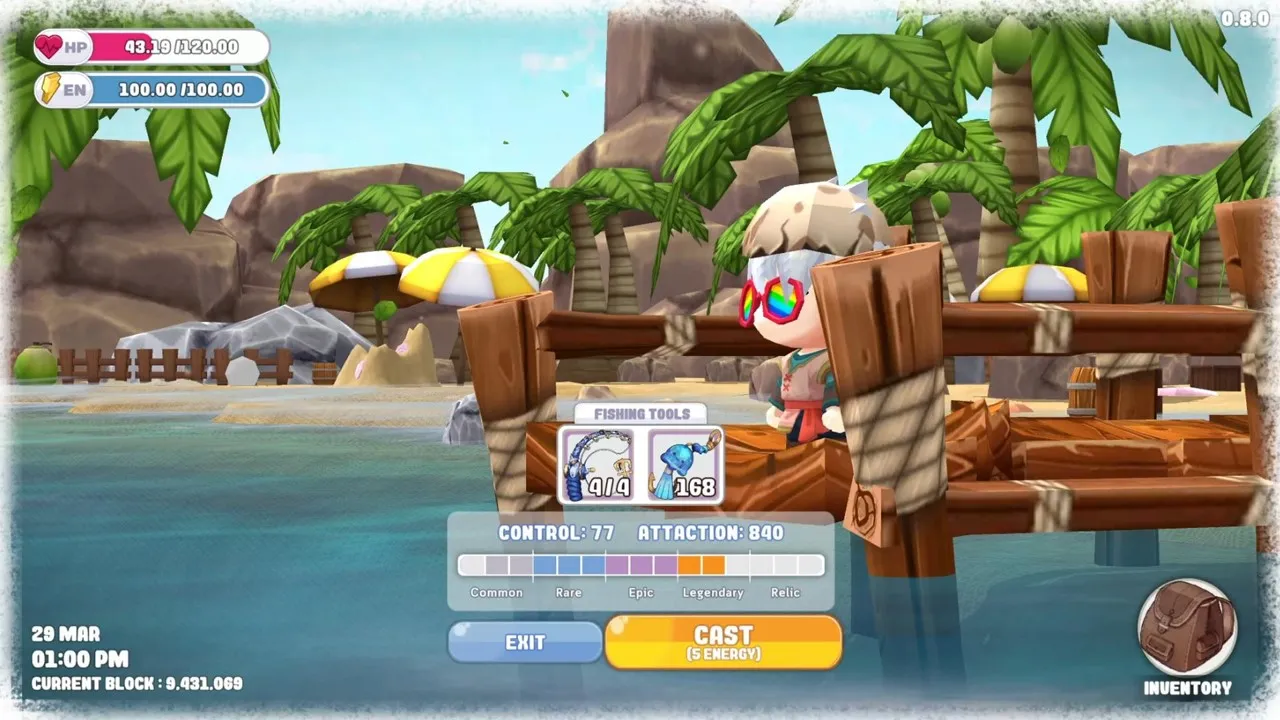The image size is (1280, 720).
Task: Select the fishing rod tool slot
Action: tap(597, 465)
